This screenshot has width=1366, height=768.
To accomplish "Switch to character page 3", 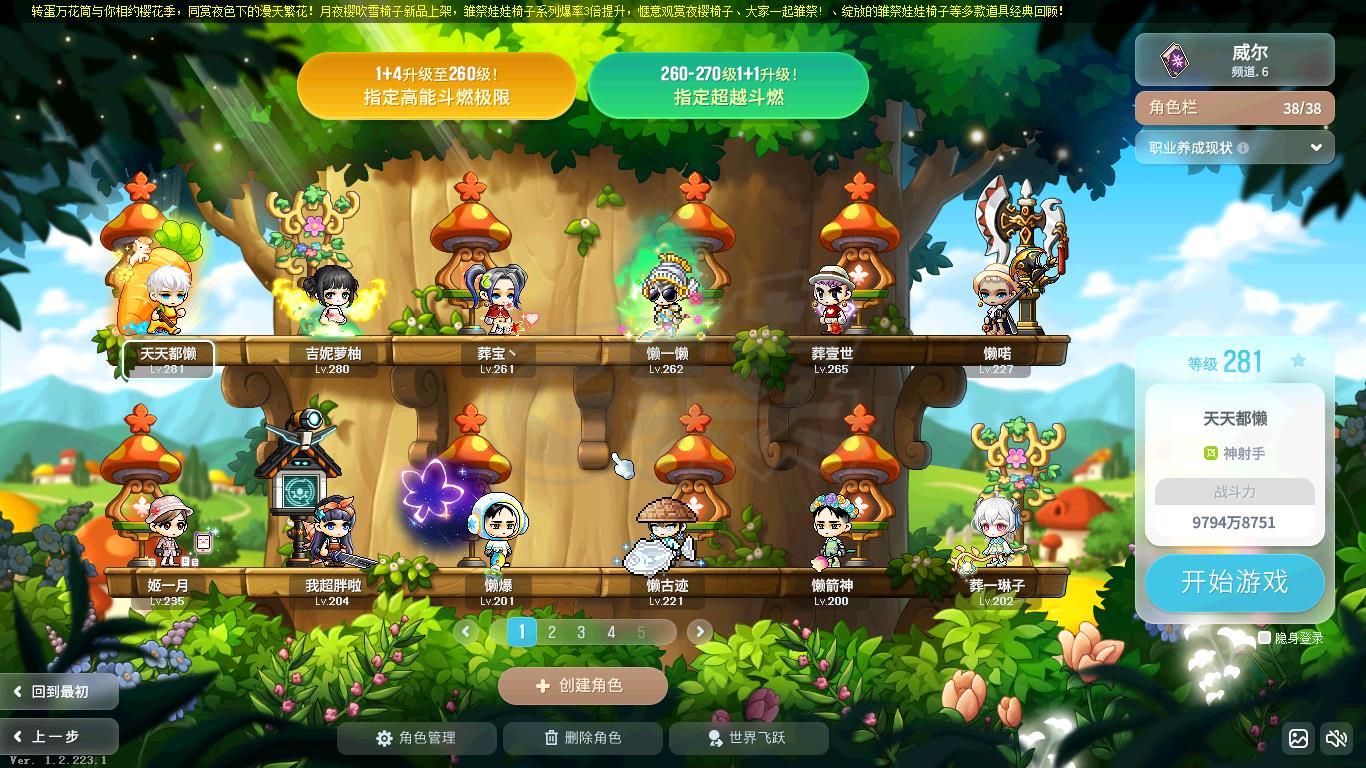I will (x=581, y=632).
